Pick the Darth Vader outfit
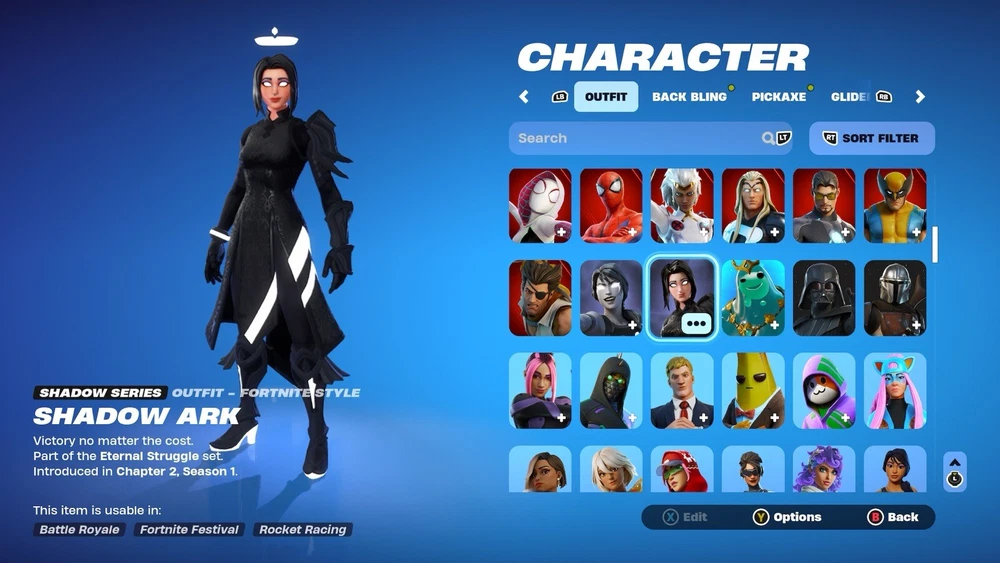The height and width of the screenshot is (563, 1000). [x=824, y=298]
